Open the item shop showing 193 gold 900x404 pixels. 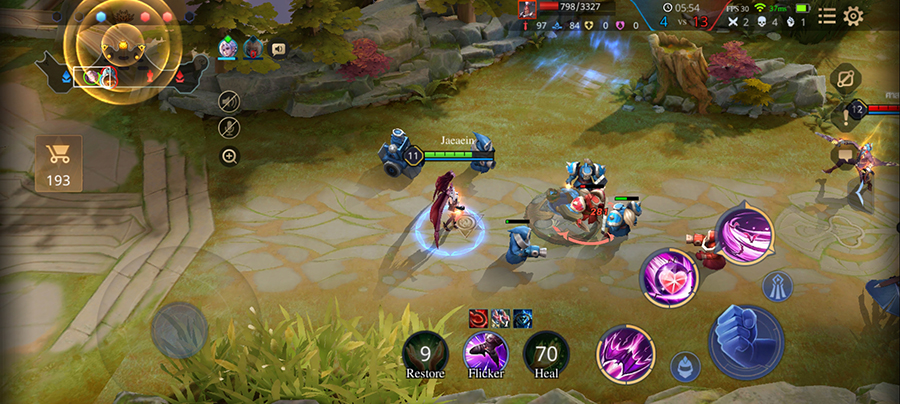58,165
